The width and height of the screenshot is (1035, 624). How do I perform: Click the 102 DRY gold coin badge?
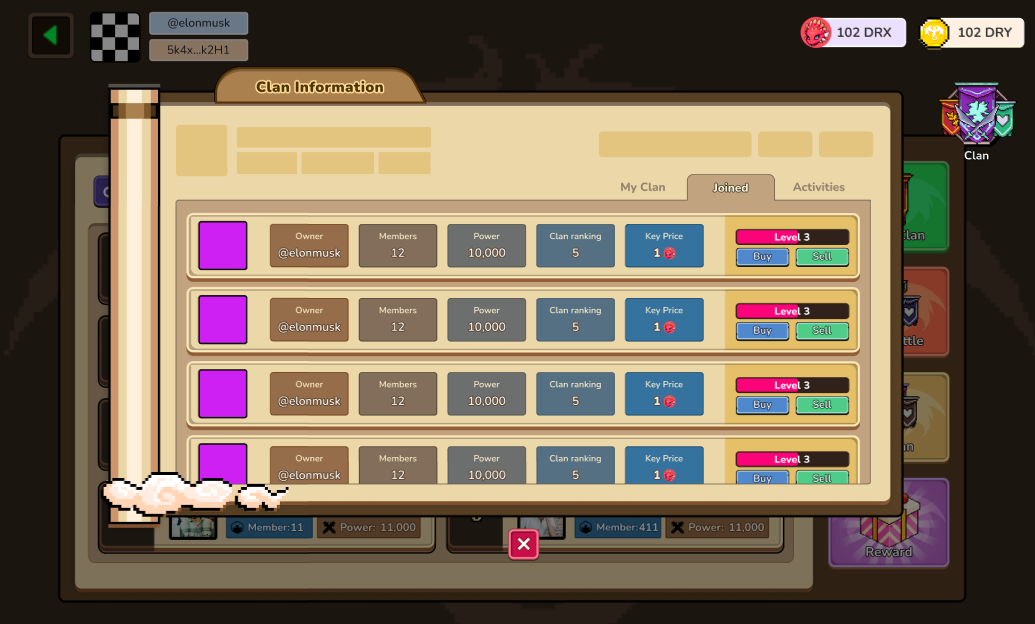pyautogui.click(x=971, y=33)
